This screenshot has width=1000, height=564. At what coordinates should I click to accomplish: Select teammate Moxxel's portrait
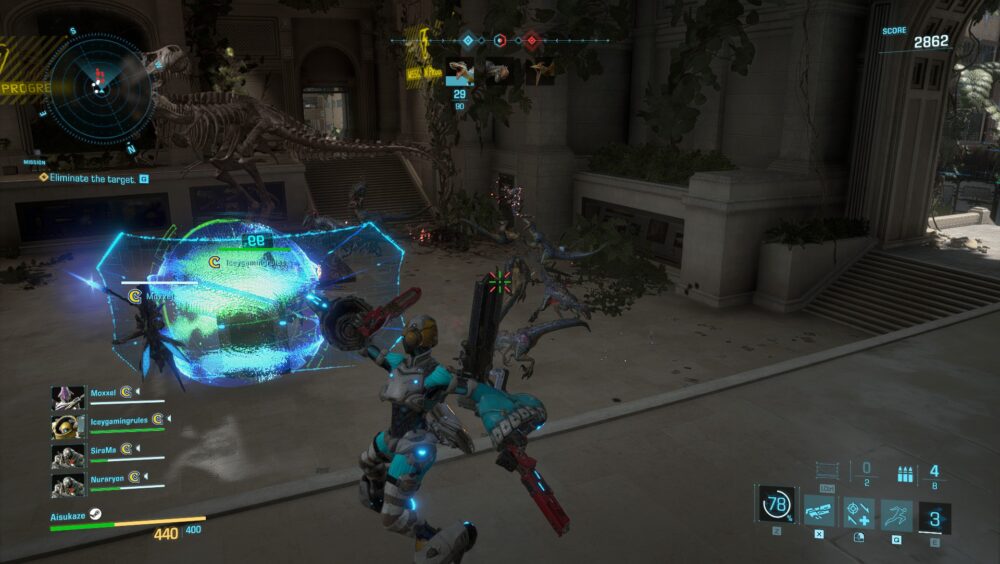[68, 397]
